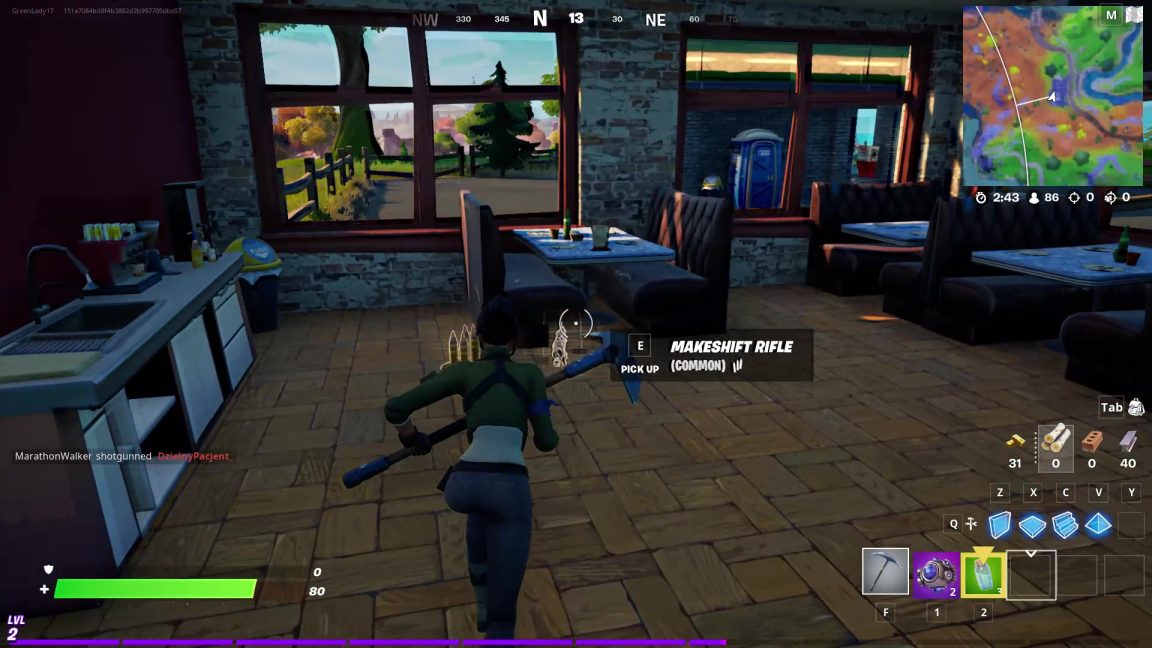Choose the stairs building piece
The height and width of the screenshot is (648, 1152).
click(1065, 524)
